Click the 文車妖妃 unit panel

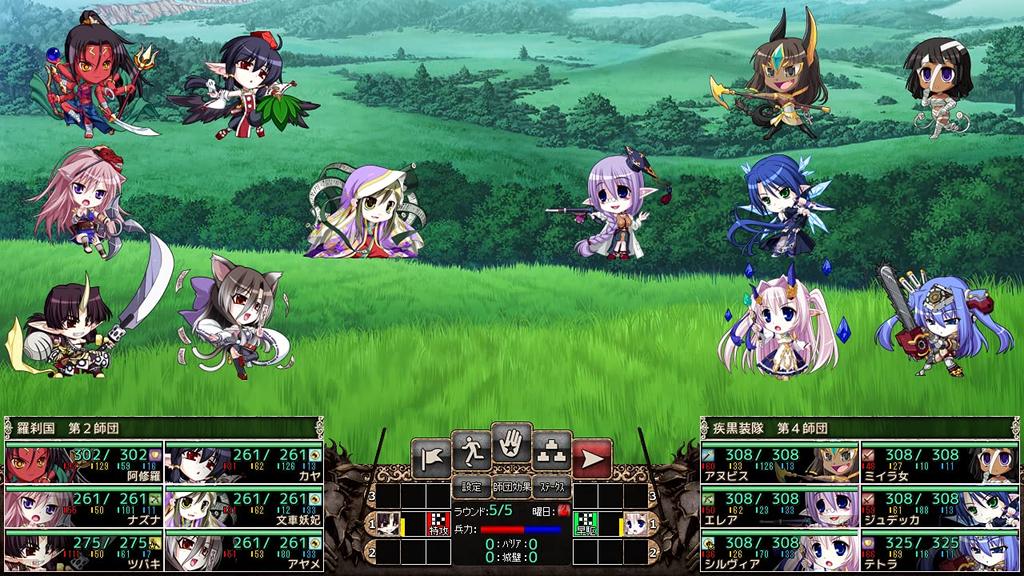pyautogui.click(x=244, y=507)
